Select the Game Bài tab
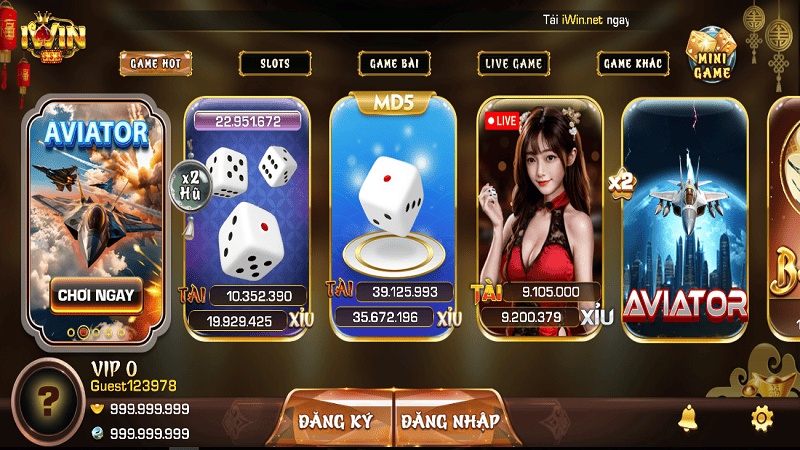 click(x=394, y=63)
